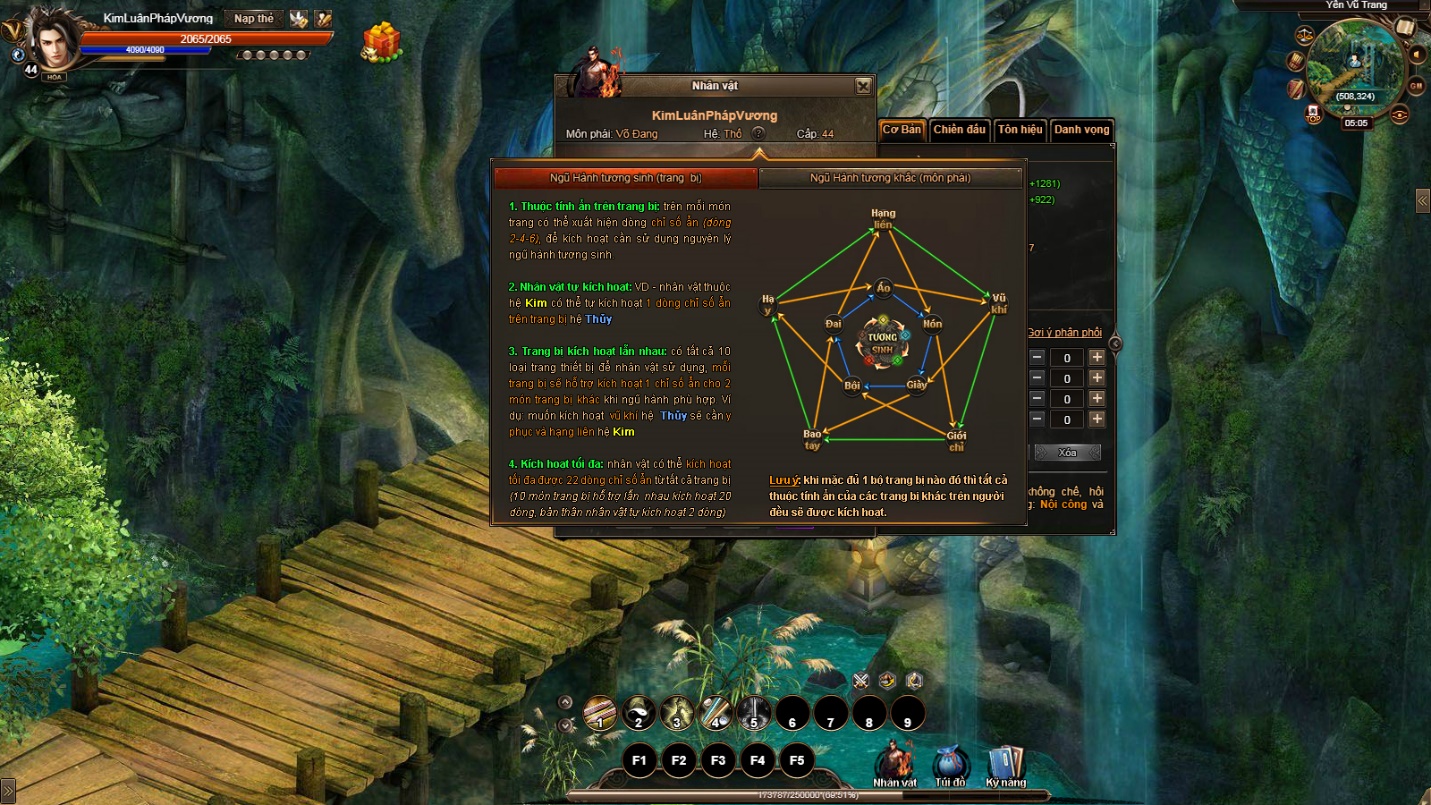Open the Chiến đấu stats tab
This screenshot has width=1431, height=805.
point(959,130)
